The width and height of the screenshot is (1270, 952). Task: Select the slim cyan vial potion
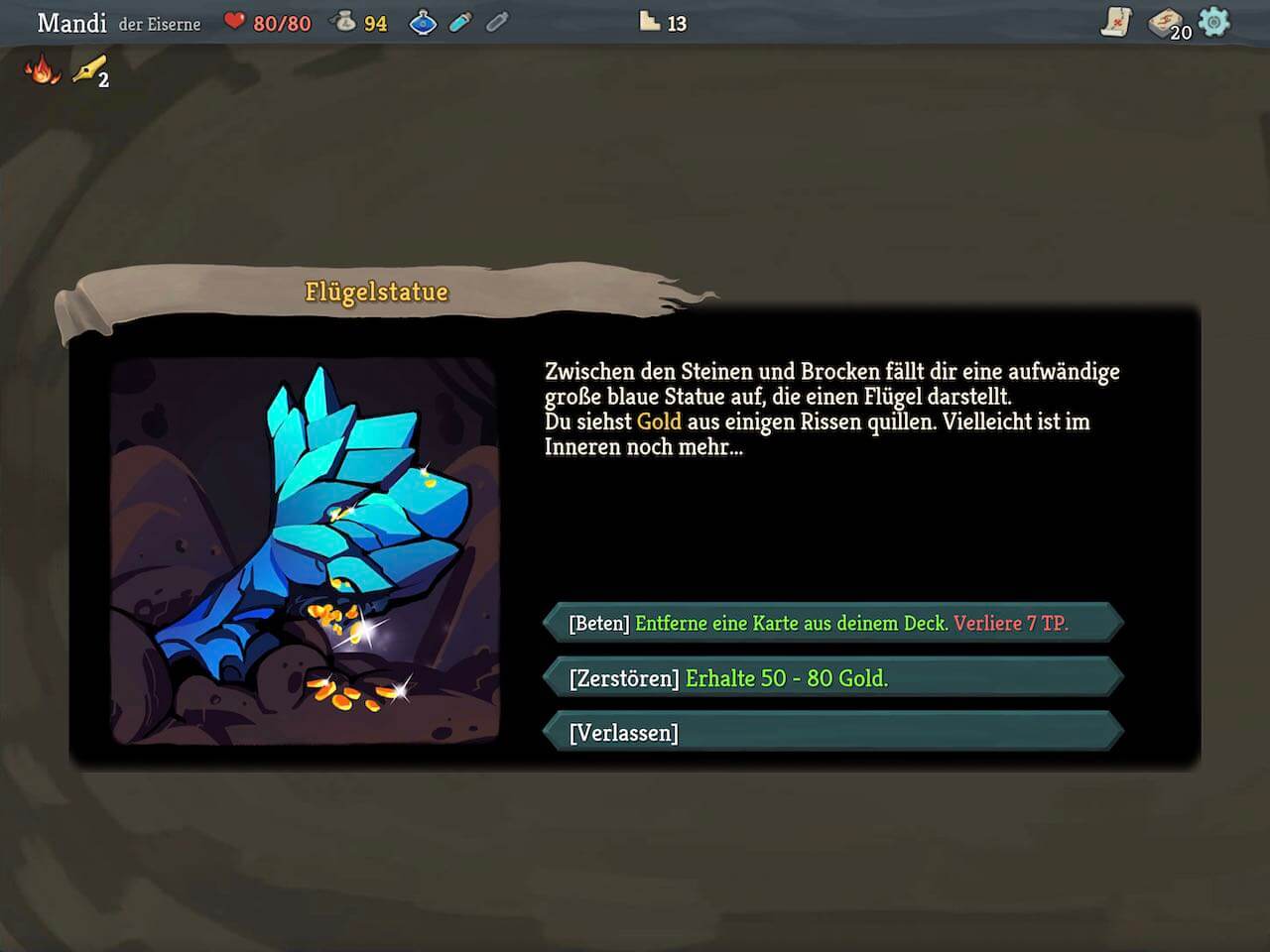[x=460, y=22]
